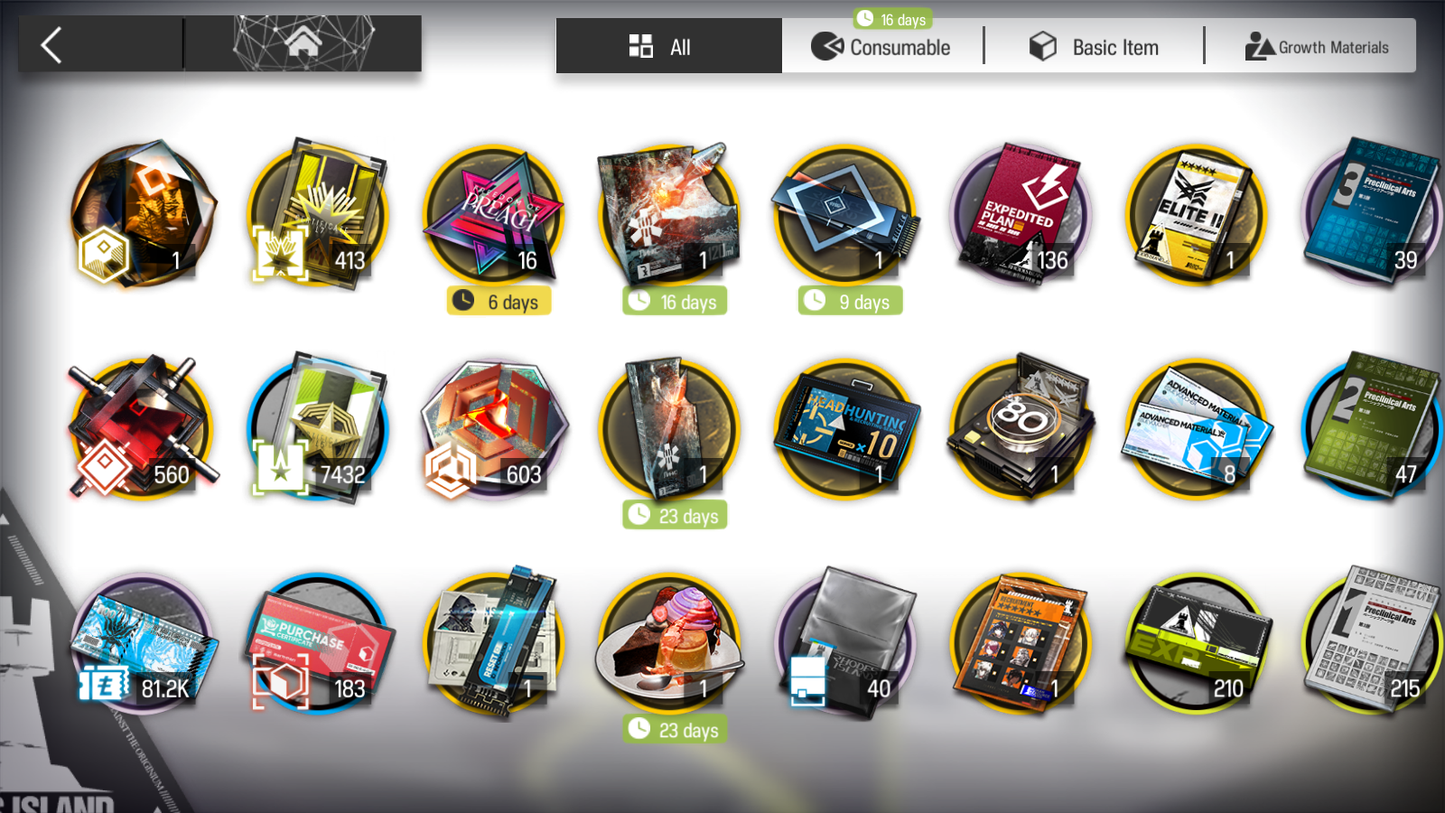Go back with the arrow button
This screenshot has width=1445, height=813.
pyautogui.click(x=52, y=45)
